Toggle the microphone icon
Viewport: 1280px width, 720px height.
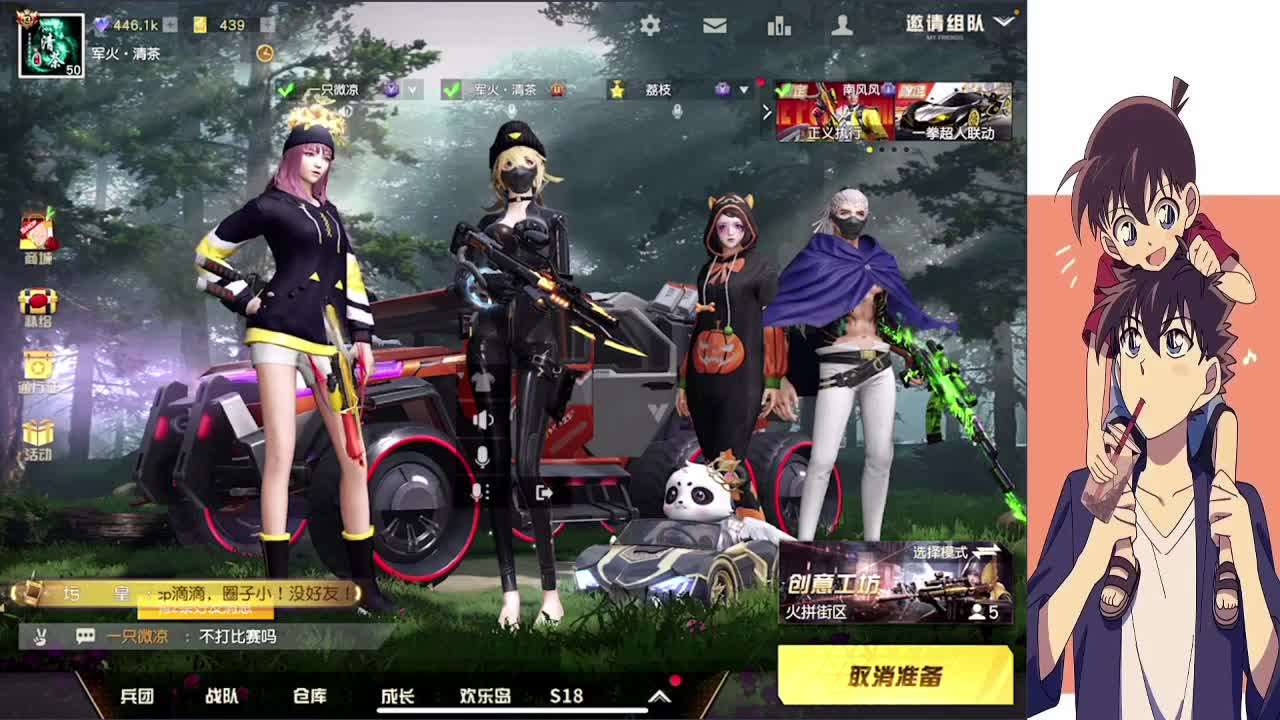tap(483, 457)
